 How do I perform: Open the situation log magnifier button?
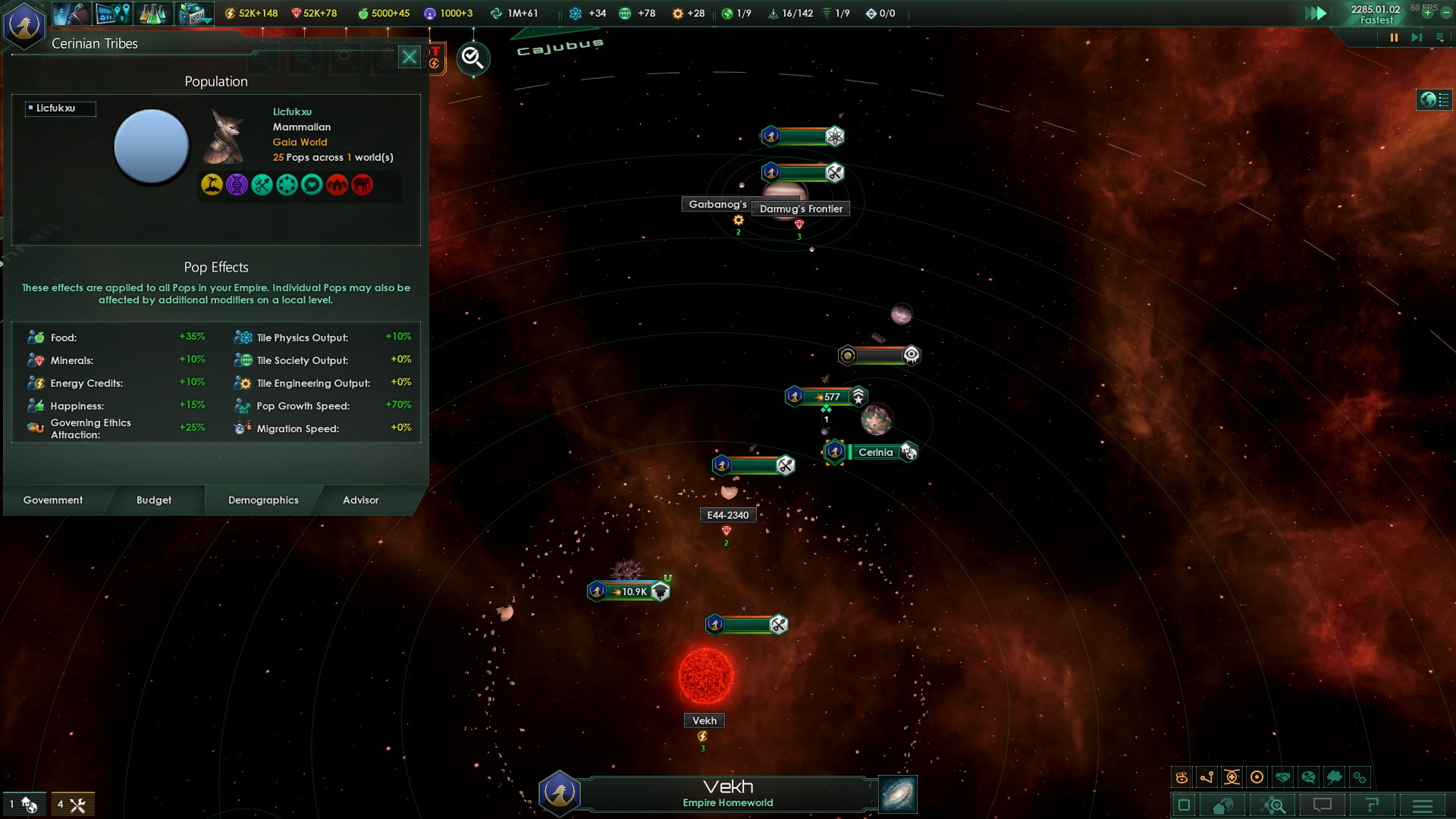472,58
